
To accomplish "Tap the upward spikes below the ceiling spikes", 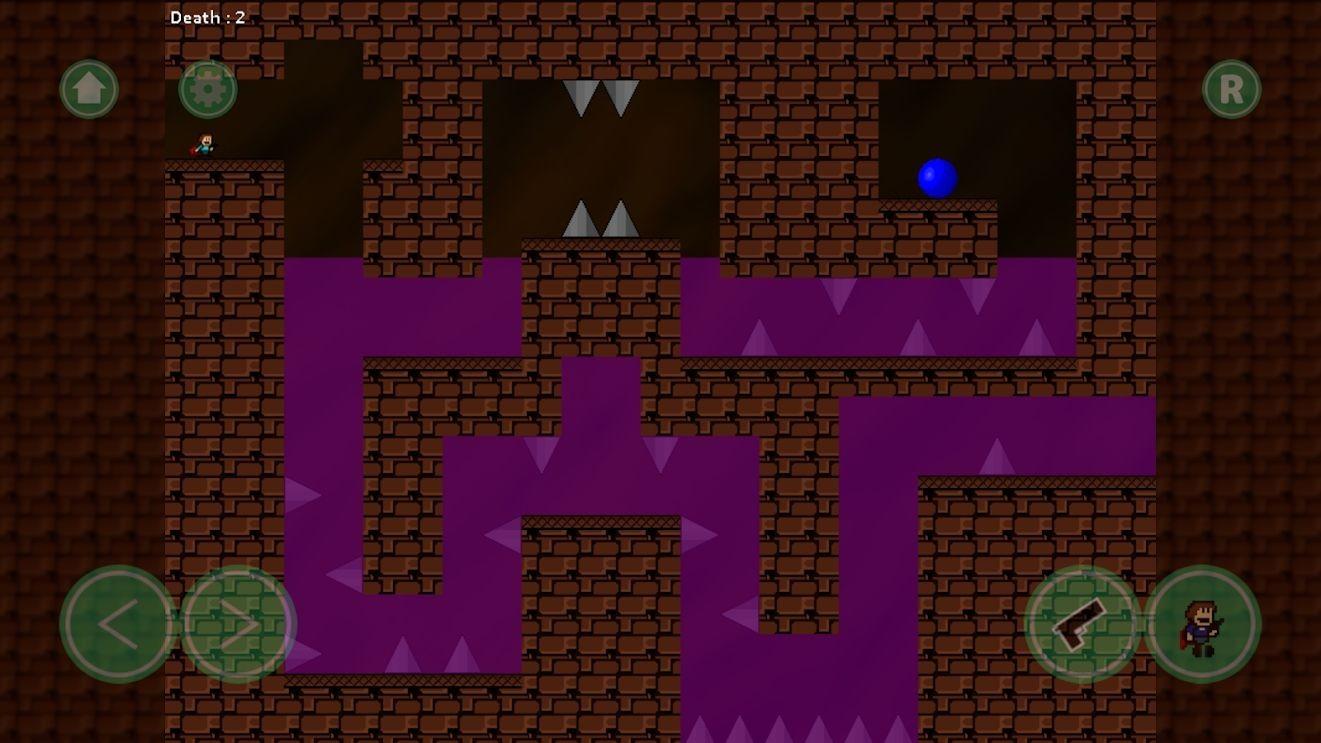I will [598, 220].
